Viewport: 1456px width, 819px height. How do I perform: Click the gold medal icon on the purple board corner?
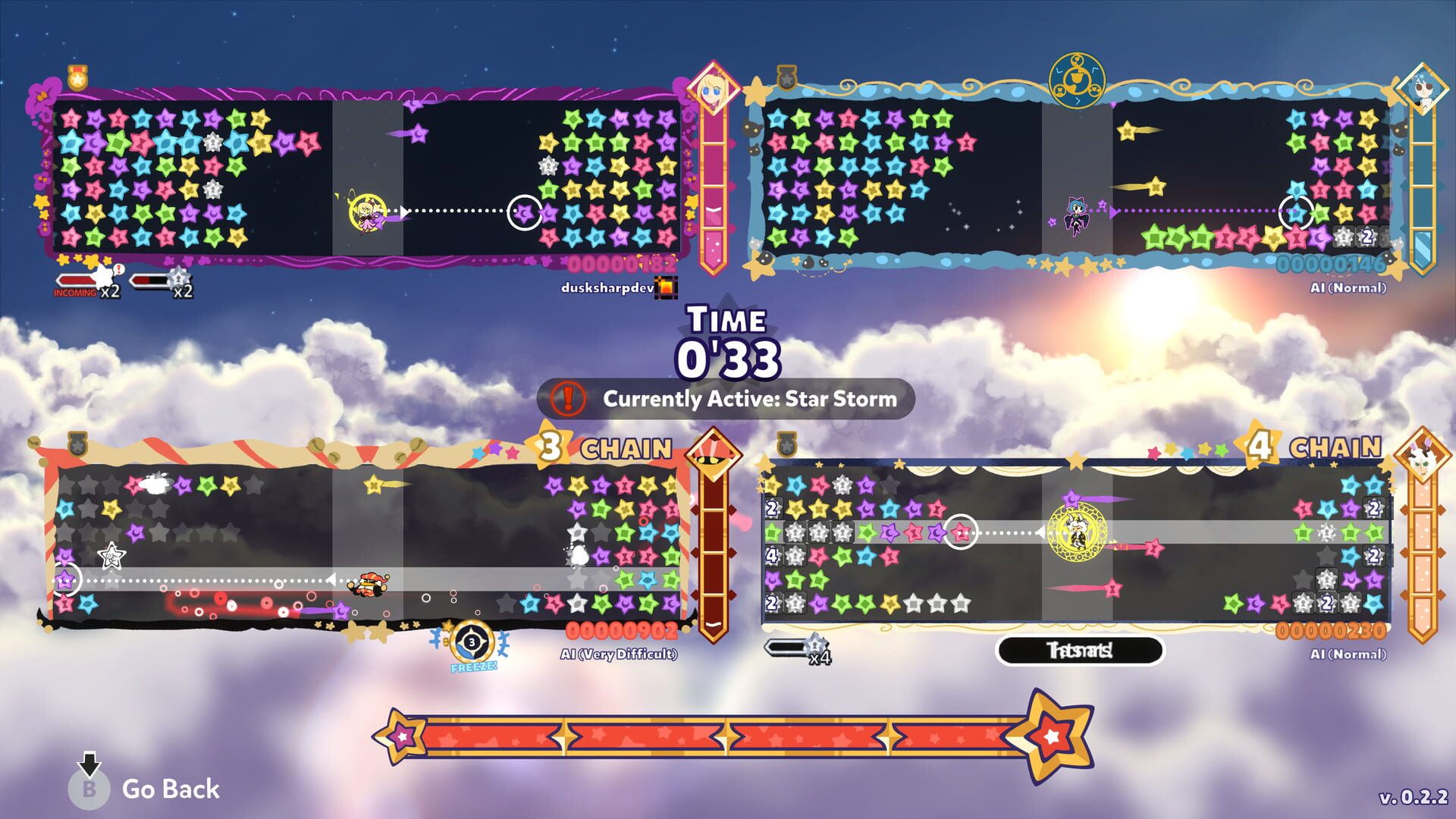point(78,77)
